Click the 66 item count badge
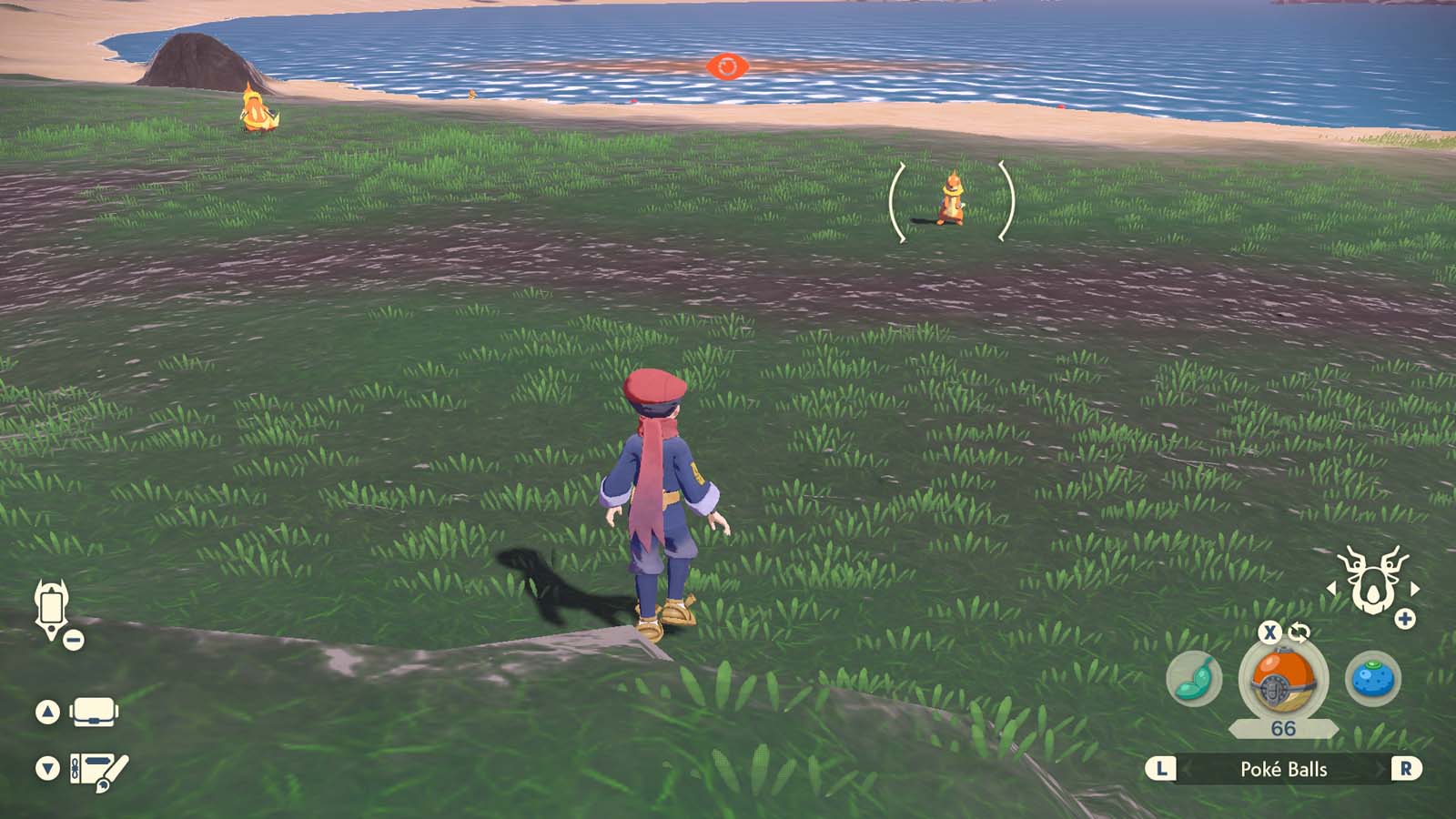Image resolution: width=1456 pixels, height=819 pixels. click(x=1284, y=730)
